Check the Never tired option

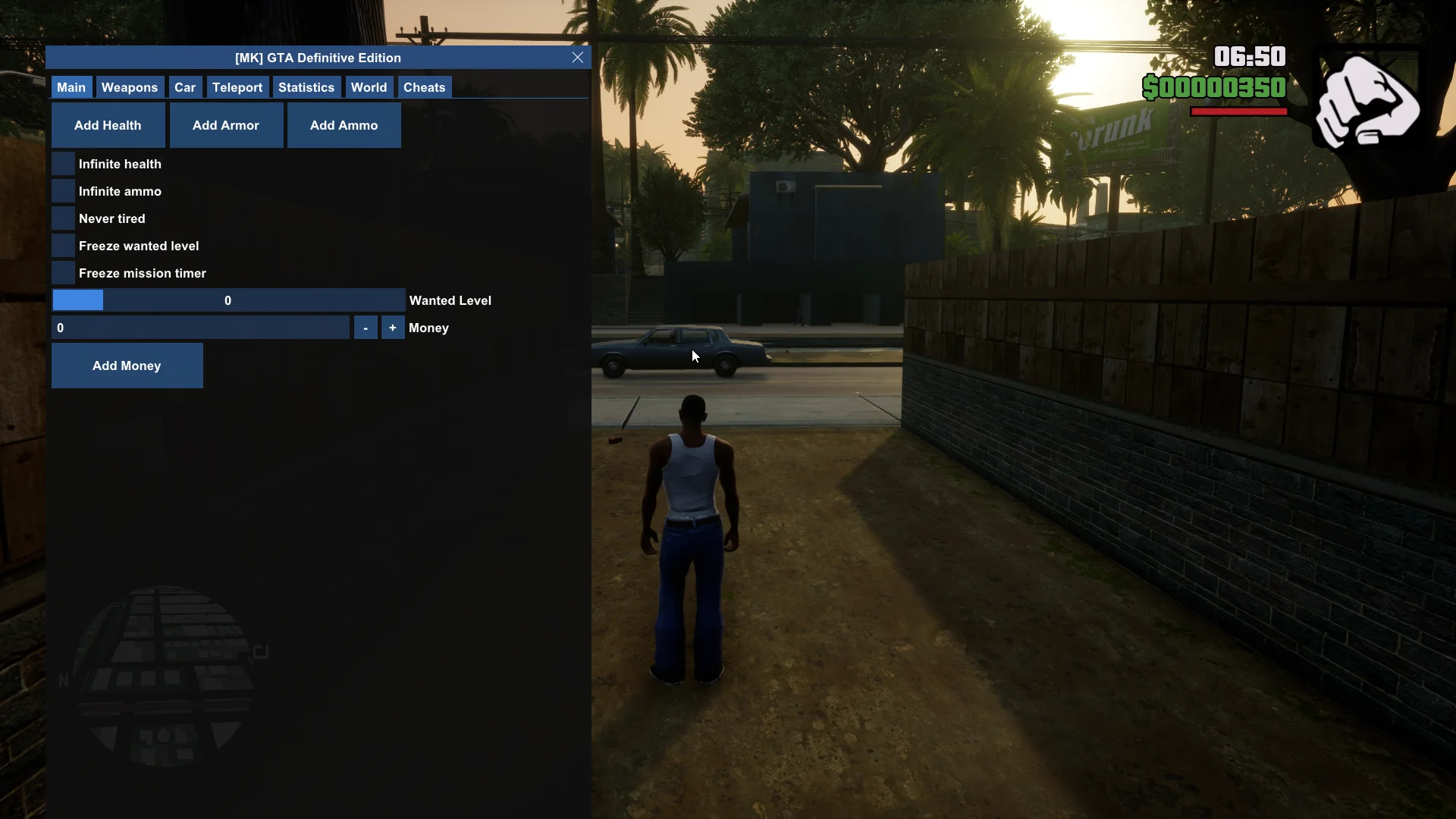(x=64, y=218)
